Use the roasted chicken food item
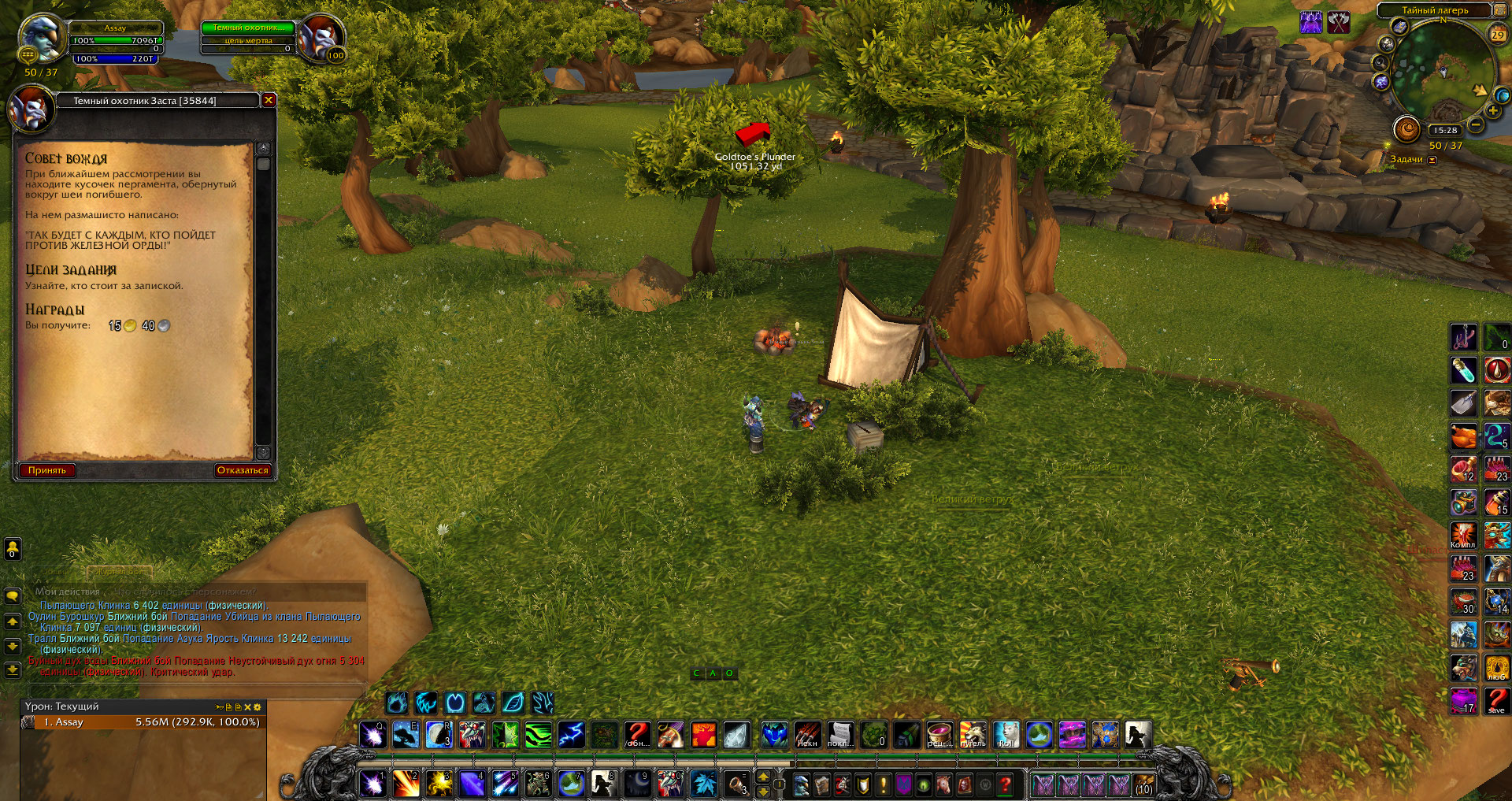Viewport: 1512px width, 801px height. (x=1464, y=436)
